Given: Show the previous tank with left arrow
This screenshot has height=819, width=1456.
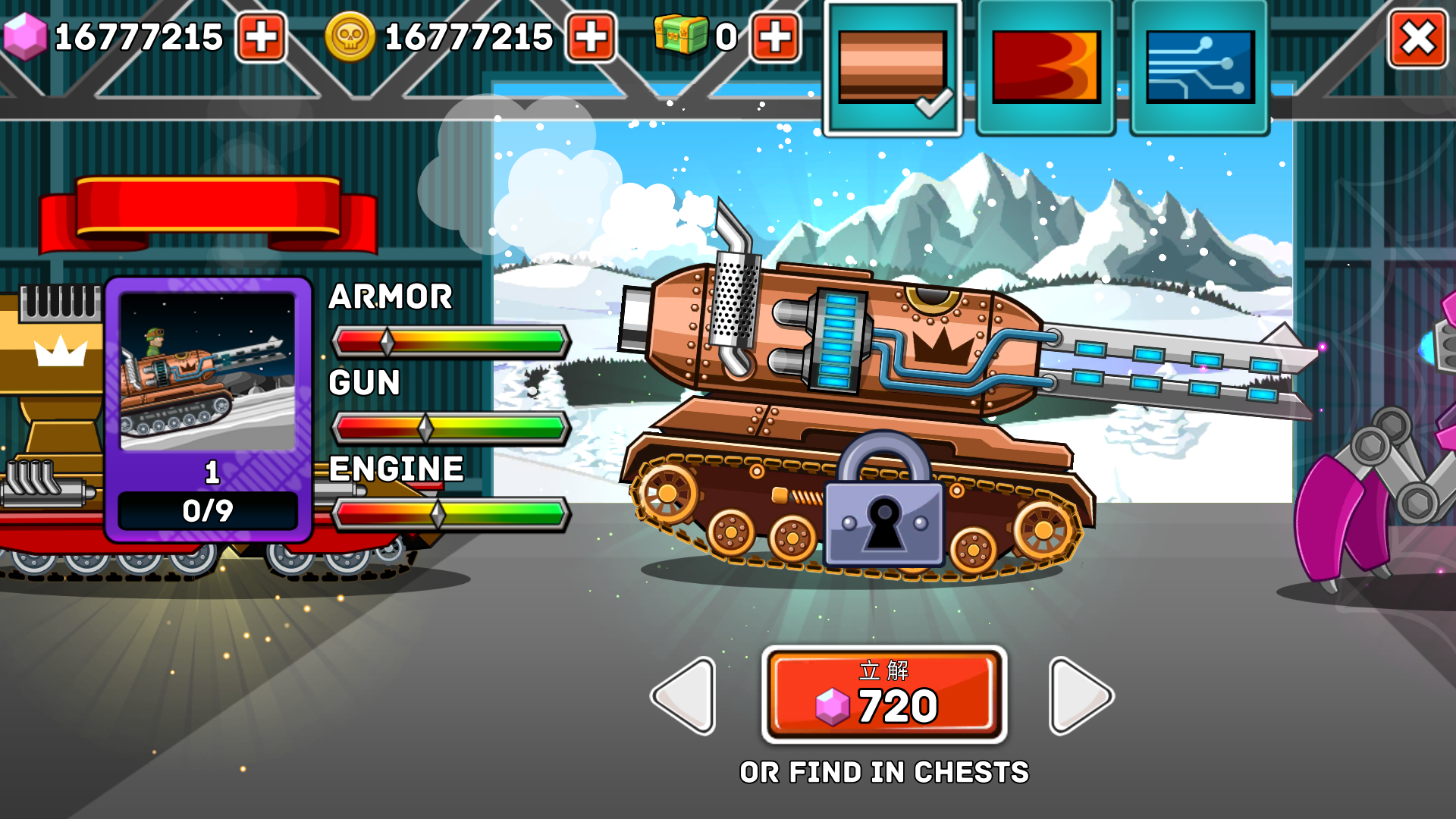Looking at the screenshot, I should [x=684, y=695].
